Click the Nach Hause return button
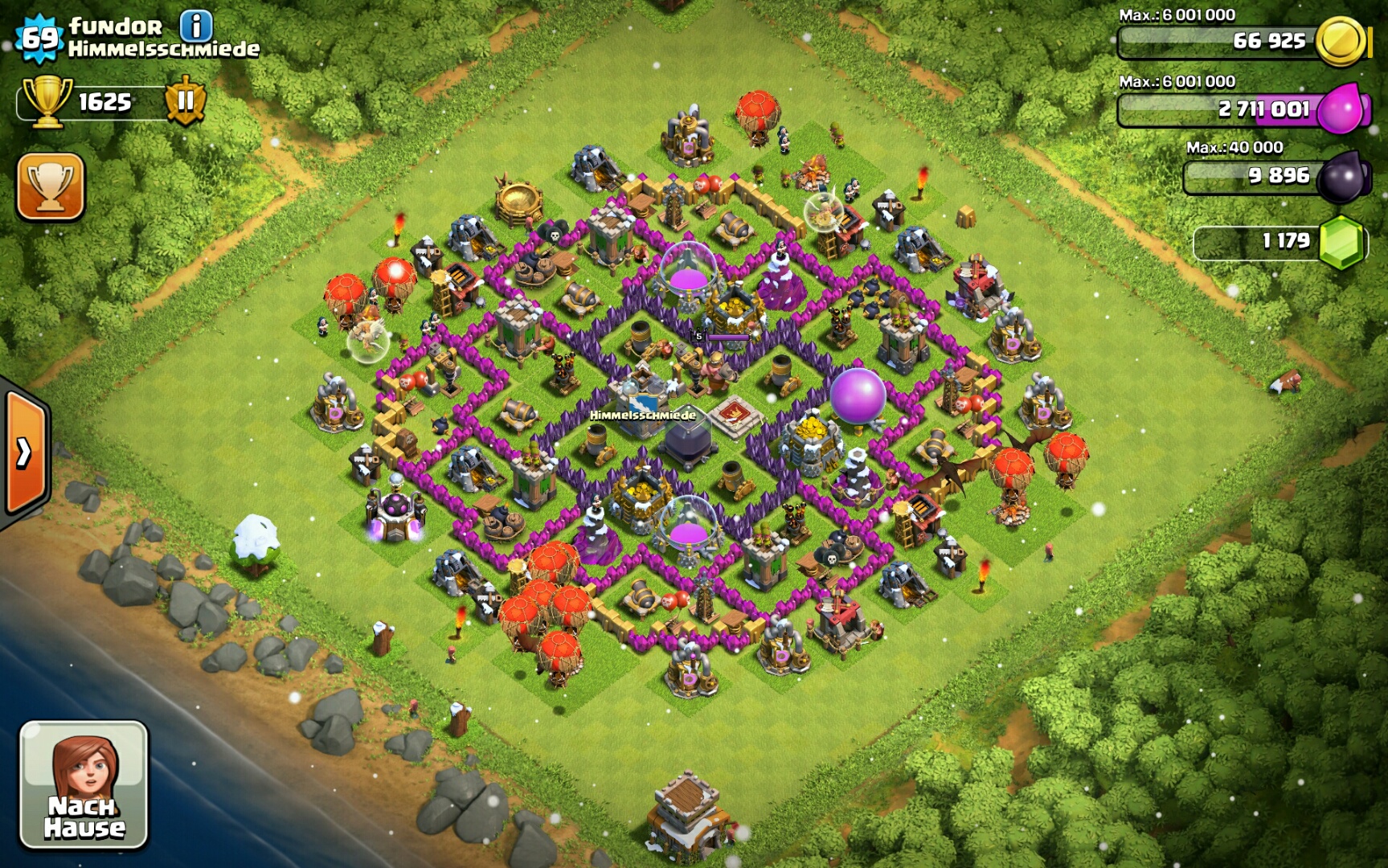1388x868 pixels. click(84, 784)
